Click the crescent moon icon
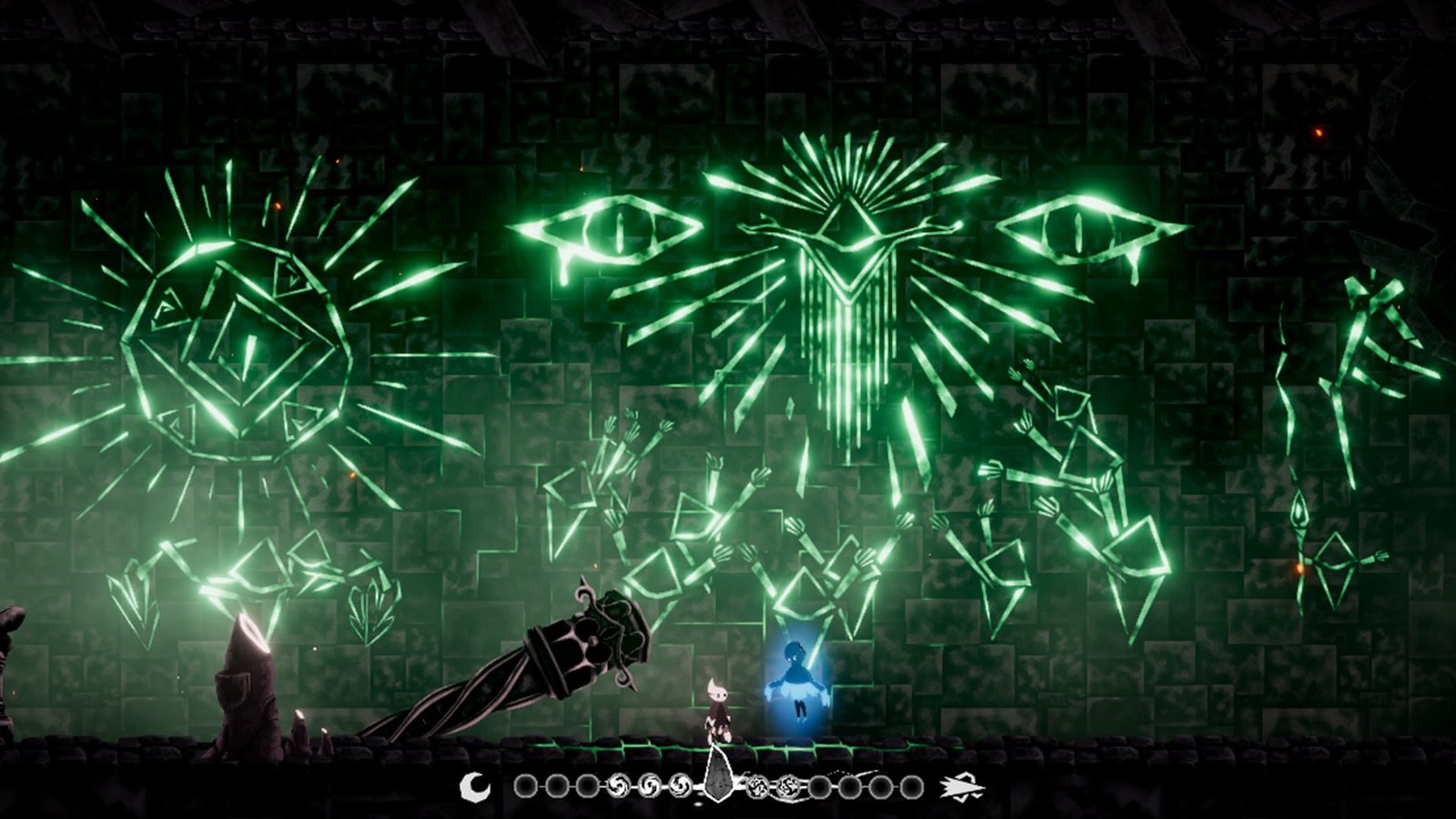 pos(475,786)
